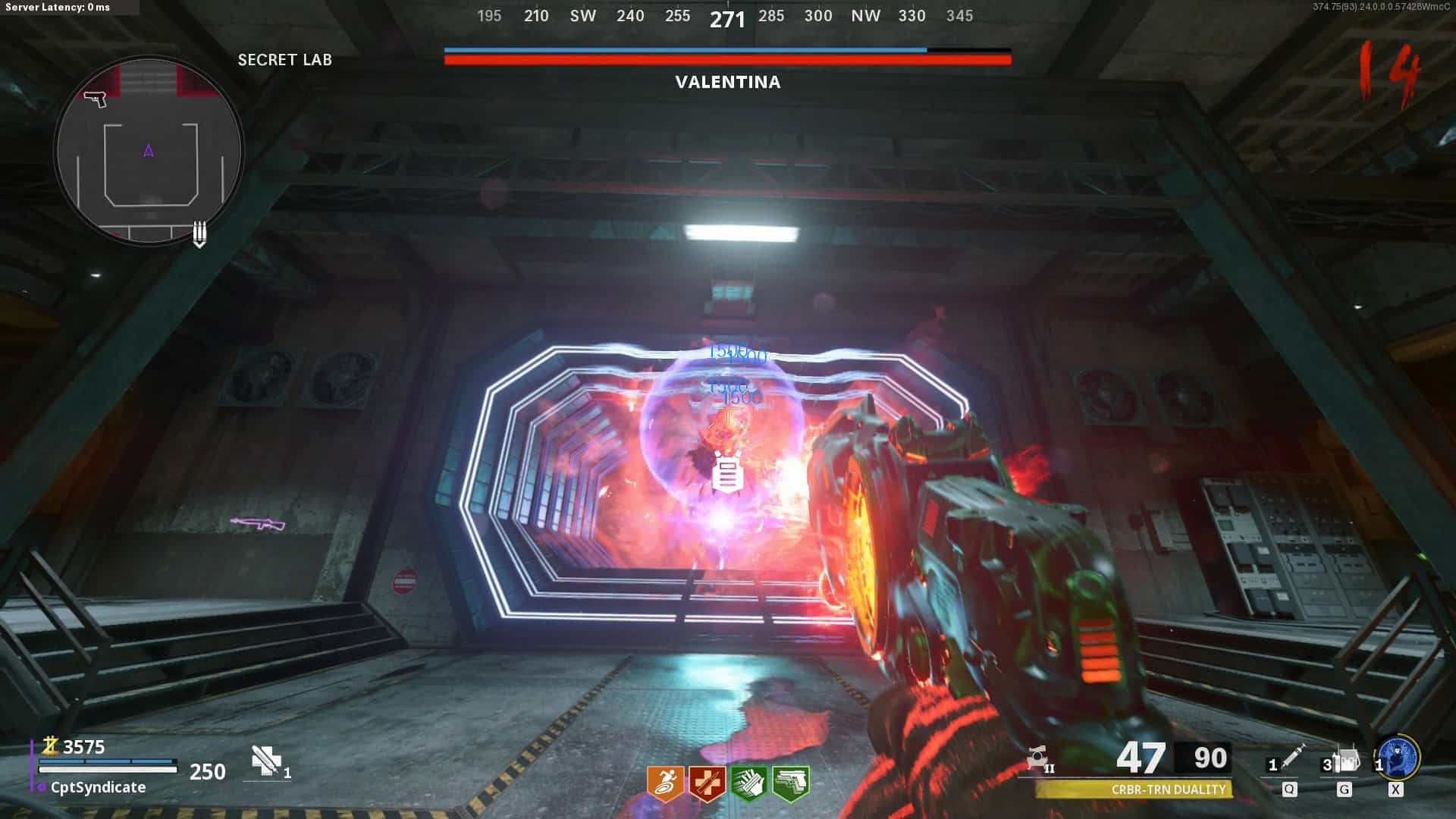Click the red Quick Revive perk icon
This screenshot has height=819, width=1456.
coord(707,783)
